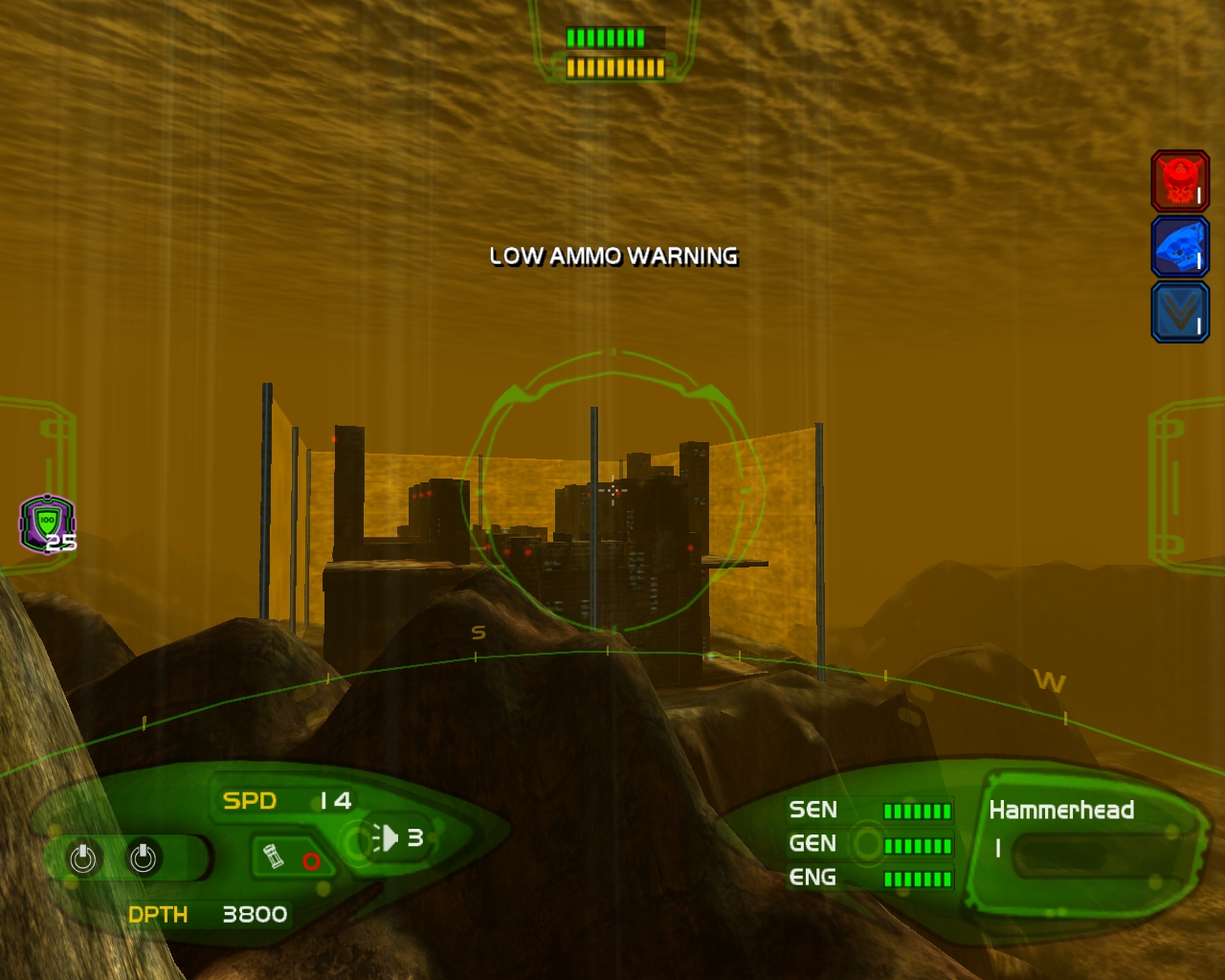Click the blue double-chevron icon

point(1179,312)
